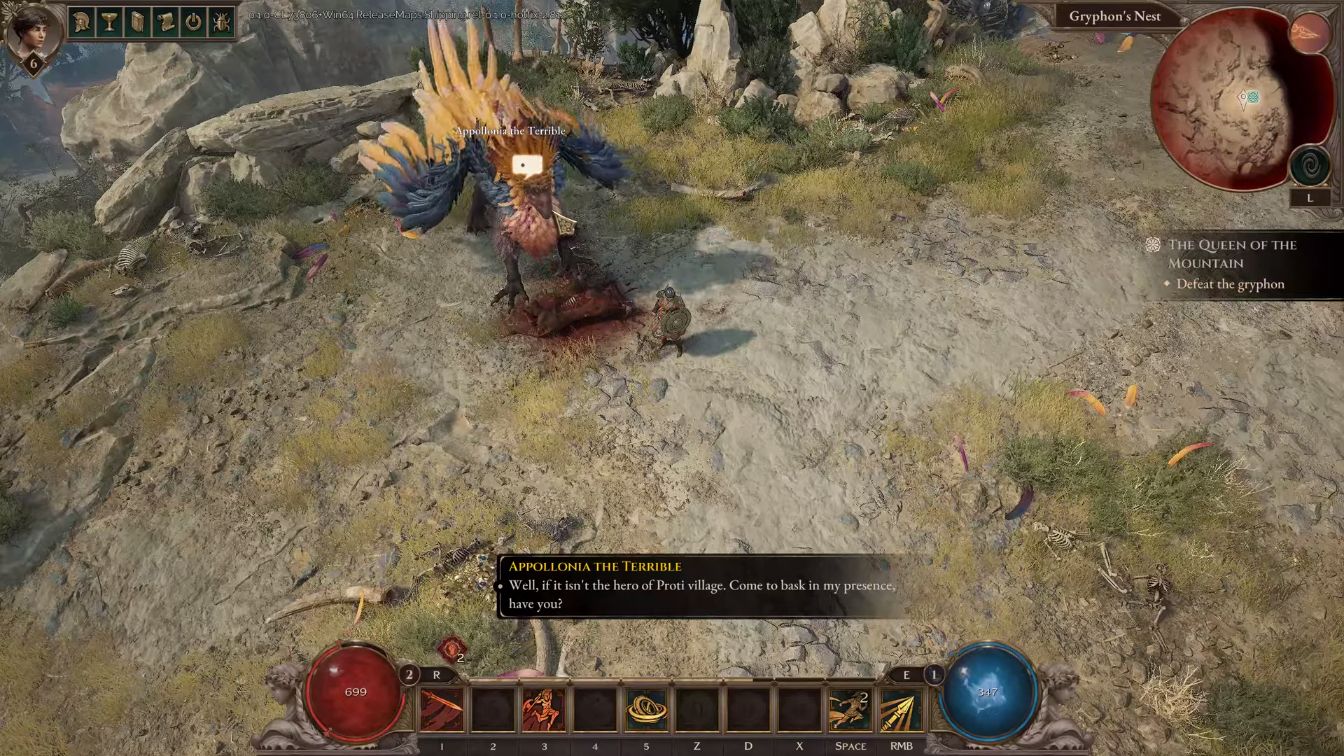1344x756 pixels.
Task: Click the orange bird icon above the minimap
Action: 1309,34
